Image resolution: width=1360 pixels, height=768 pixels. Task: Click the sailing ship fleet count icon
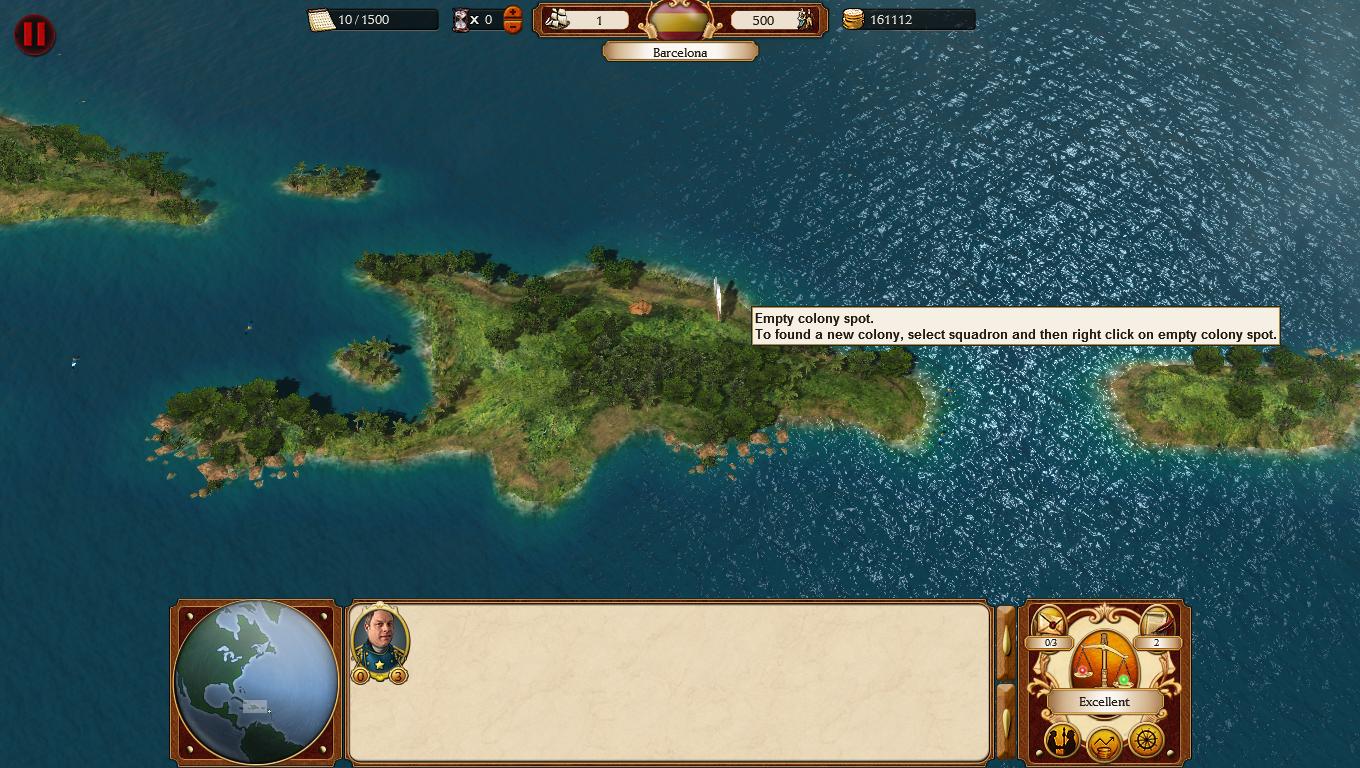[x=559, y=19]
